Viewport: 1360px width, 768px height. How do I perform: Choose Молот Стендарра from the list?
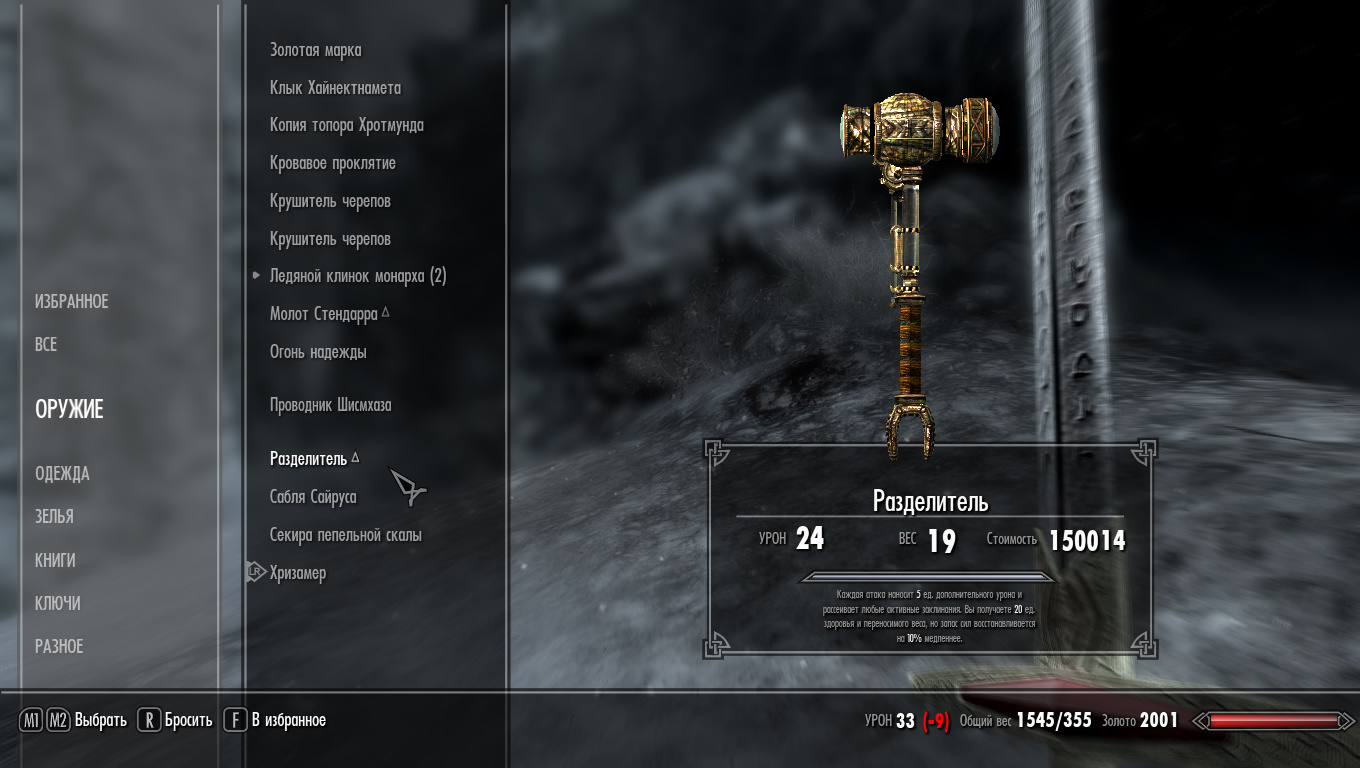tap(323, 314)
